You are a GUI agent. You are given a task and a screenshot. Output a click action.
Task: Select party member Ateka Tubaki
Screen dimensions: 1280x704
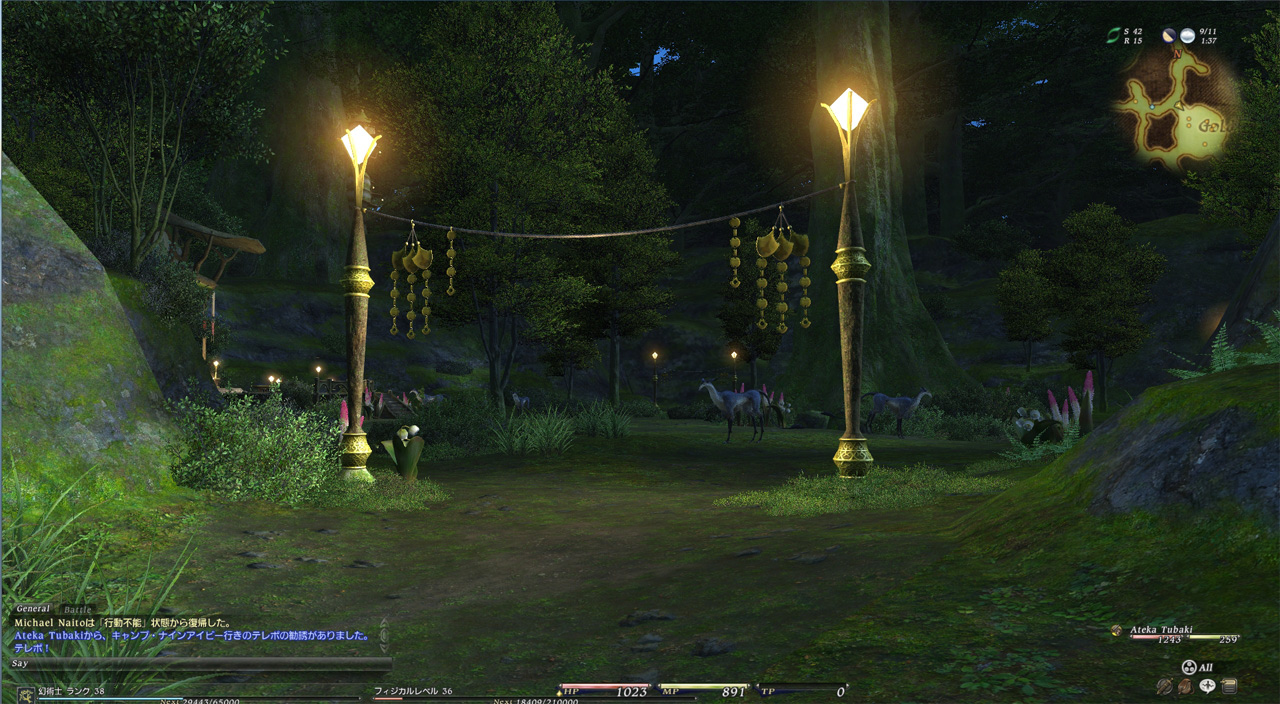(1162, 630)
